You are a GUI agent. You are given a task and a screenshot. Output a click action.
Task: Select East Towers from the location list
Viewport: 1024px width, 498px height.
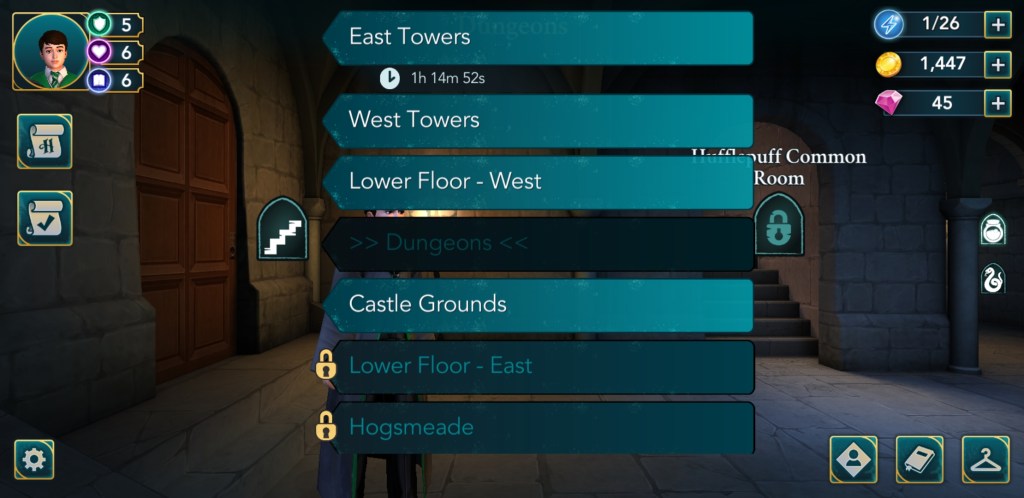[x=540, y=38]
